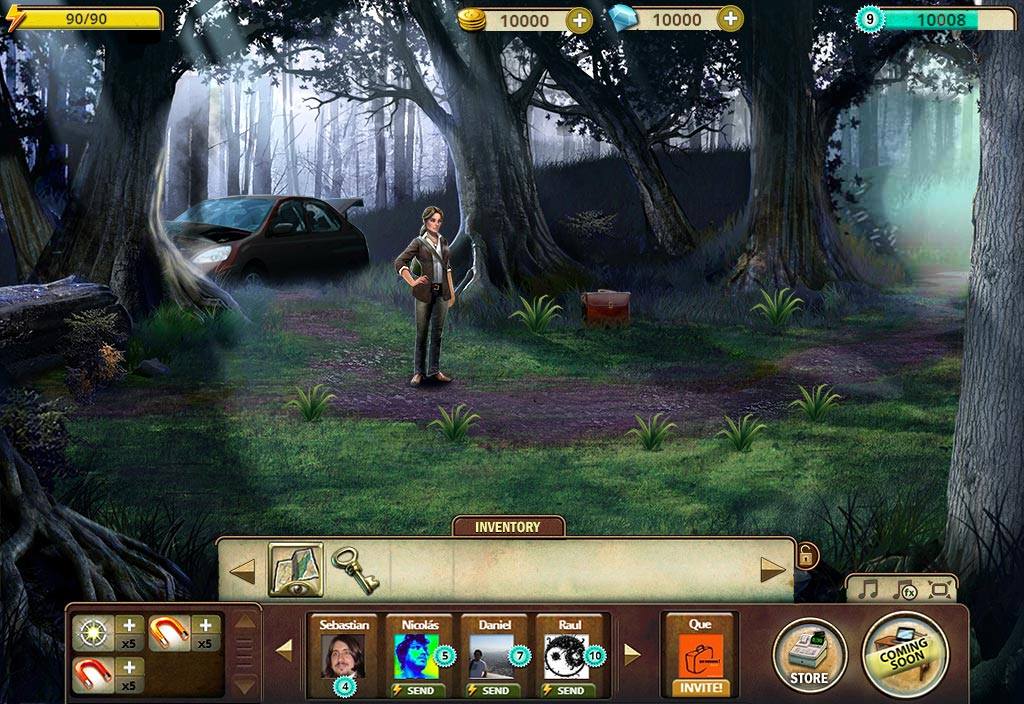Viewport: 1024px width, 704px height.
Task: Show previous inventory items with the left arrow
Action: (243, 571)
